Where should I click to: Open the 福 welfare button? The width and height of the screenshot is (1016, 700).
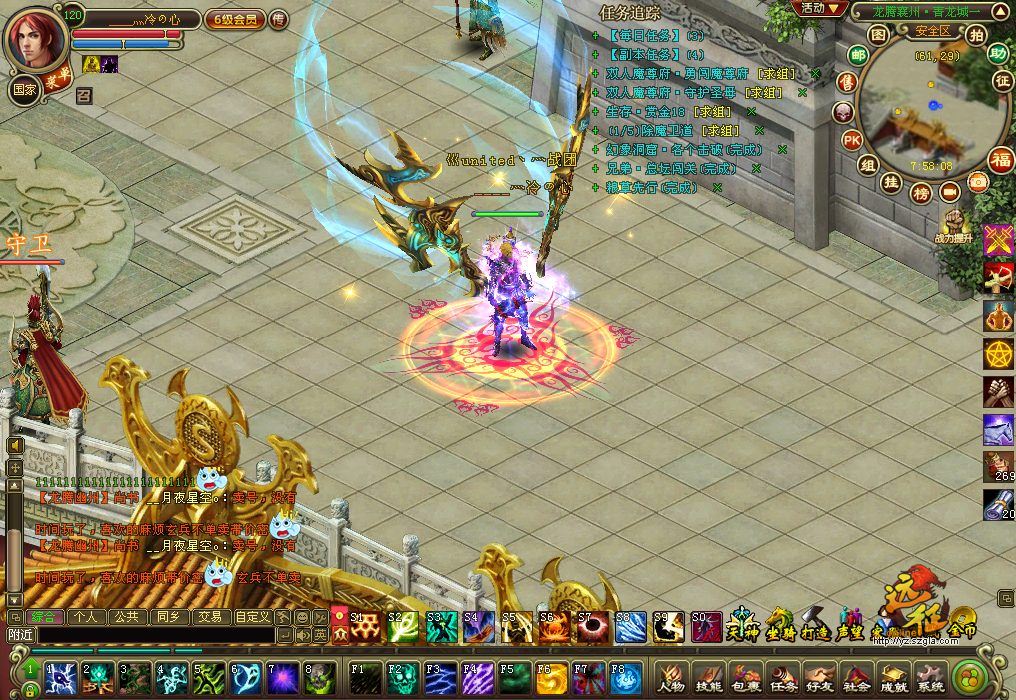[1000, 159]
